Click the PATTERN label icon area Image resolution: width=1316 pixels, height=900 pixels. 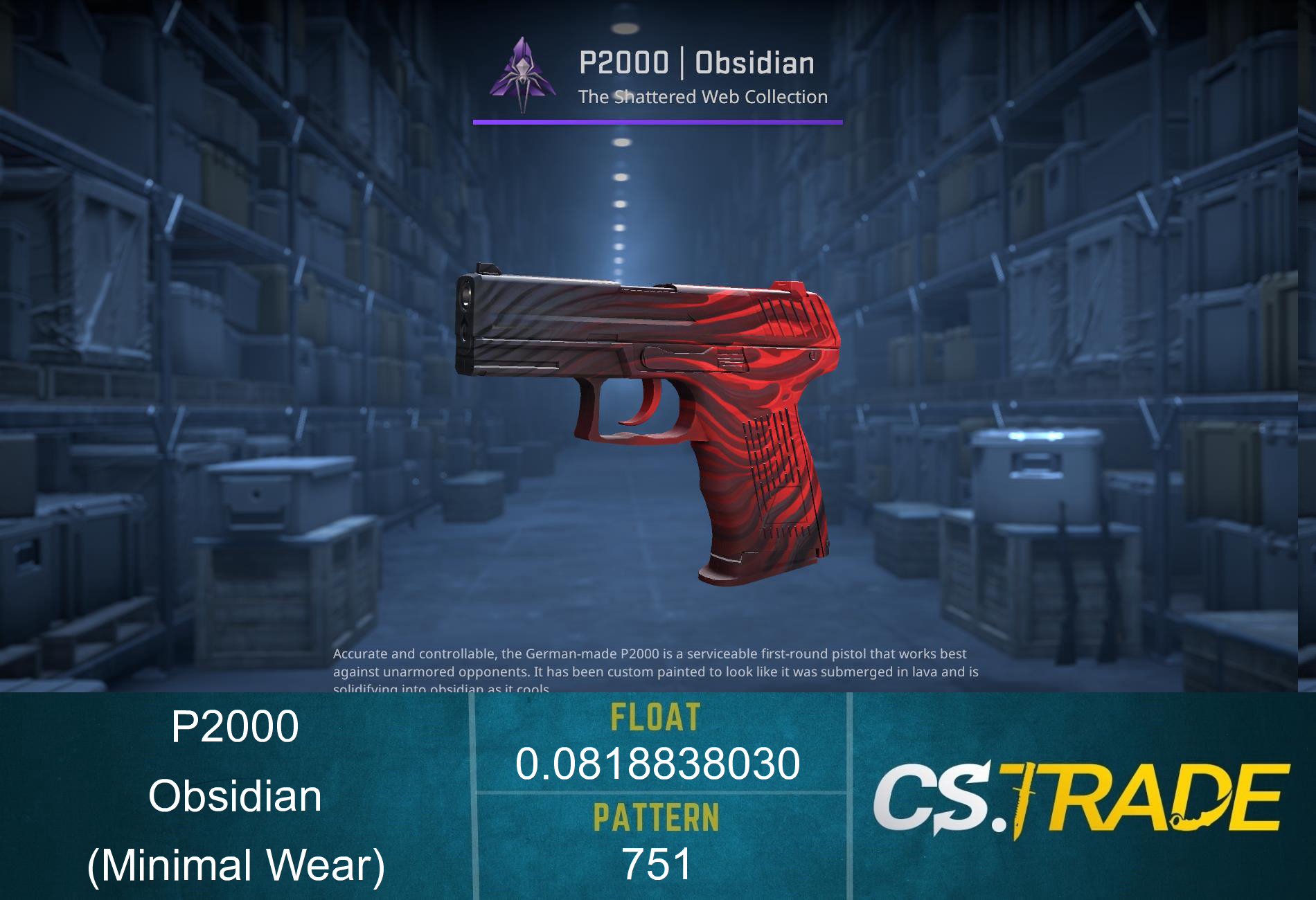point(658,817)
